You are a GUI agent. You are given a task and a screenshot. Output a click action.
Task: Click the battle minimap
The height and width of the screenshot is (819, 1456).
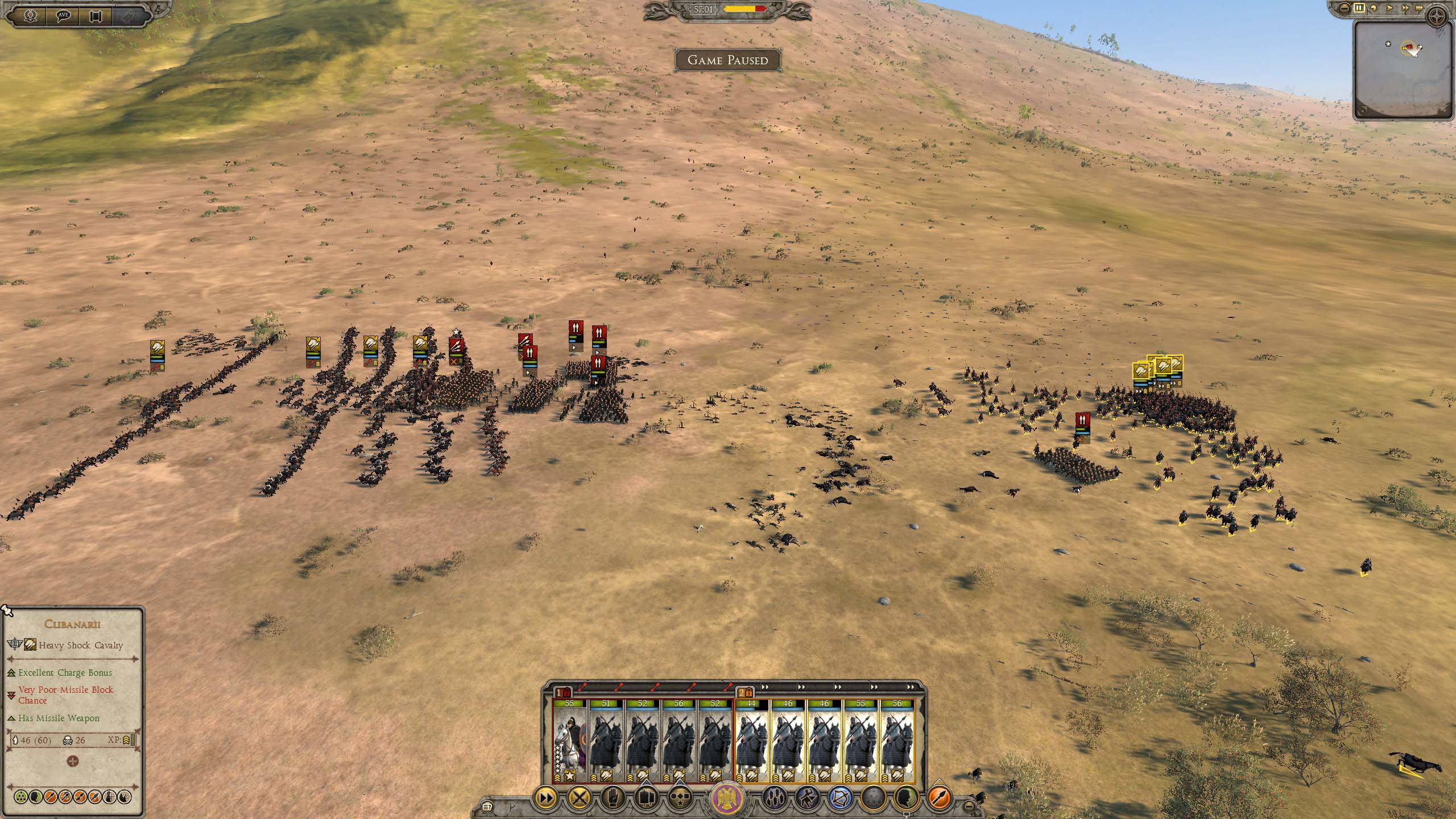(x=1403, y=70)
